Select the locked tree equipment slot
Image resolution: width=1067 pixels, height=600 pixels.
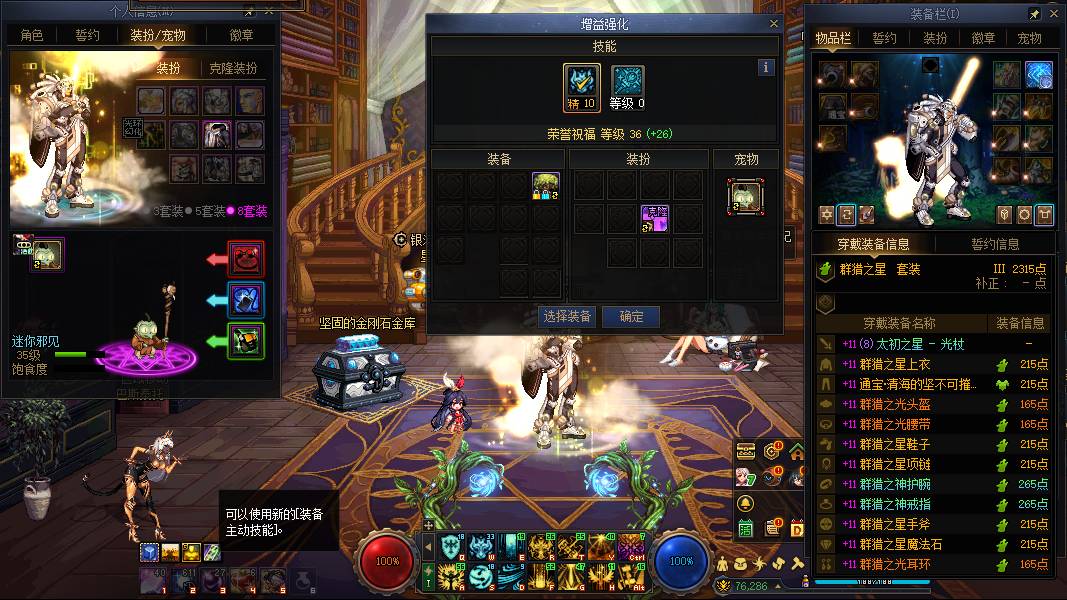pyautogui.click(x=545, y=187)
